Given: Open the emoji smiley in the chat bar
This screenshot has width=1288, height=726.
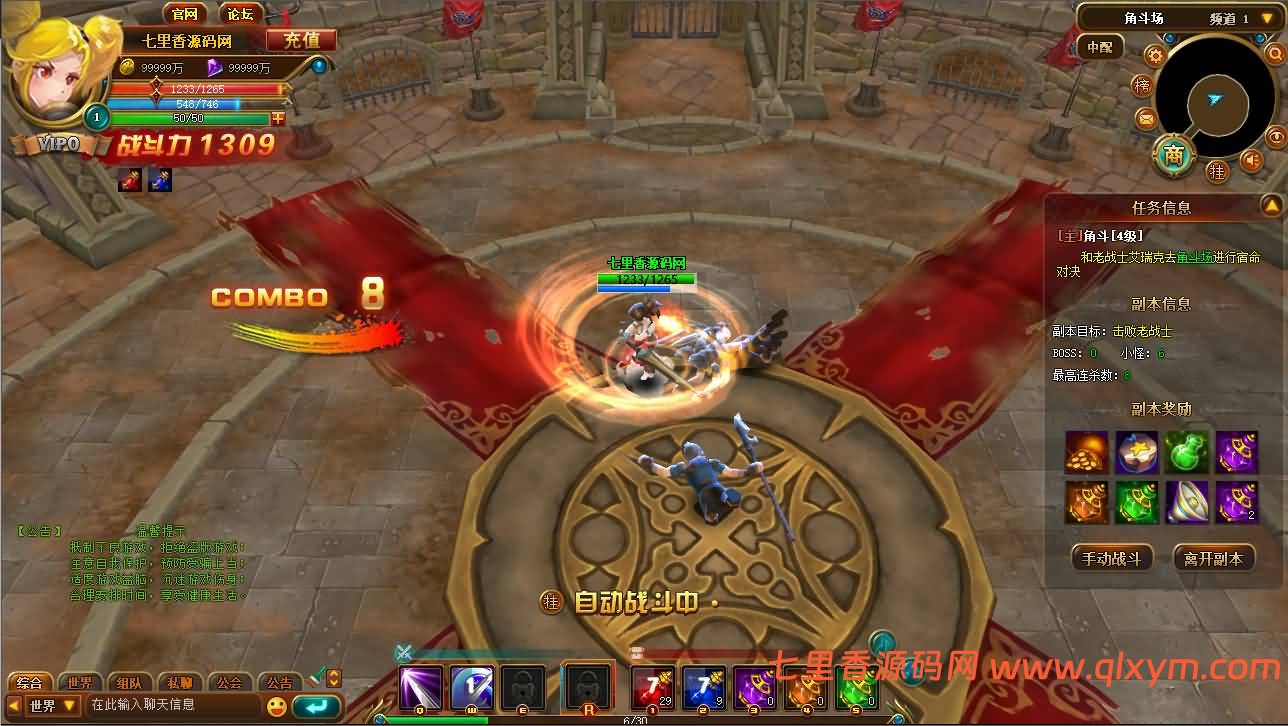Looking at the screenshot, I should tap(277, 706).
